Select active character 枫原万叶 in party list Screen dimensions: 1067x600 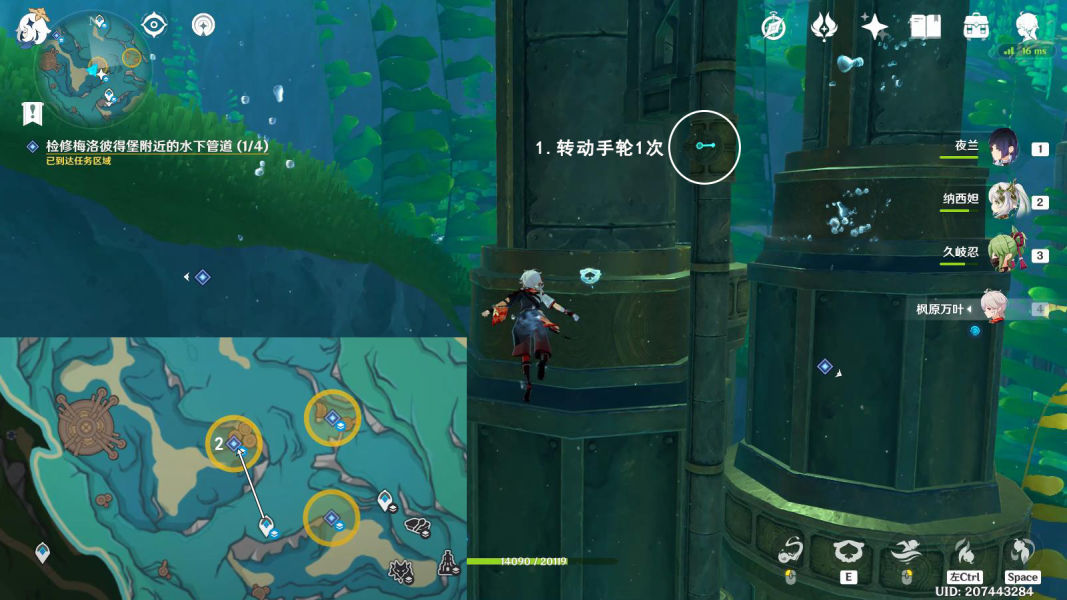993,308
